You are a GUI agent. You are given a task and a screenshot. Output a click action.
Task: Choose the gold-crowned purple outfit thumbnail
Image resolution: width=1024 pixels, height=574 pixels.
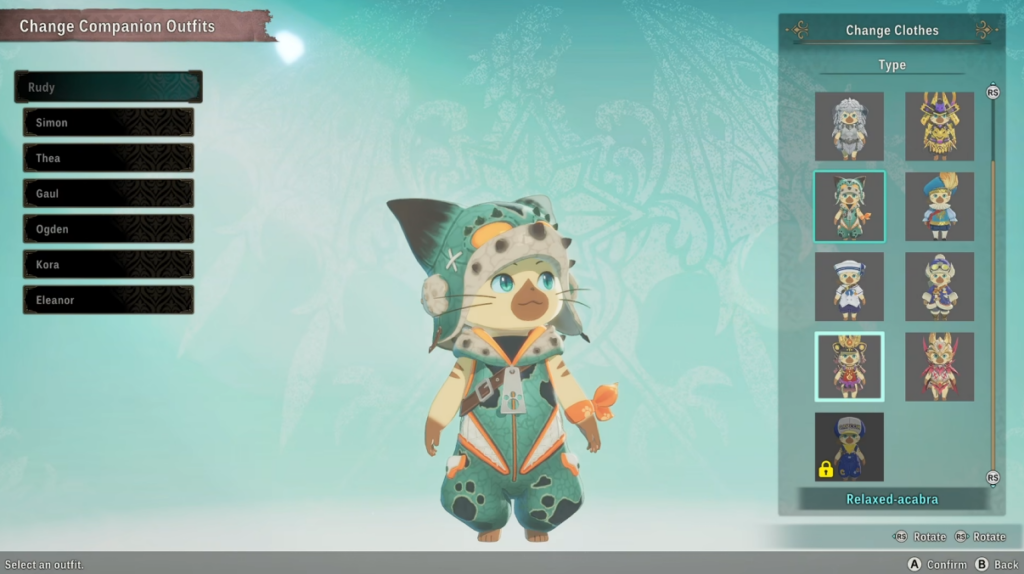[x=849, y=367]
